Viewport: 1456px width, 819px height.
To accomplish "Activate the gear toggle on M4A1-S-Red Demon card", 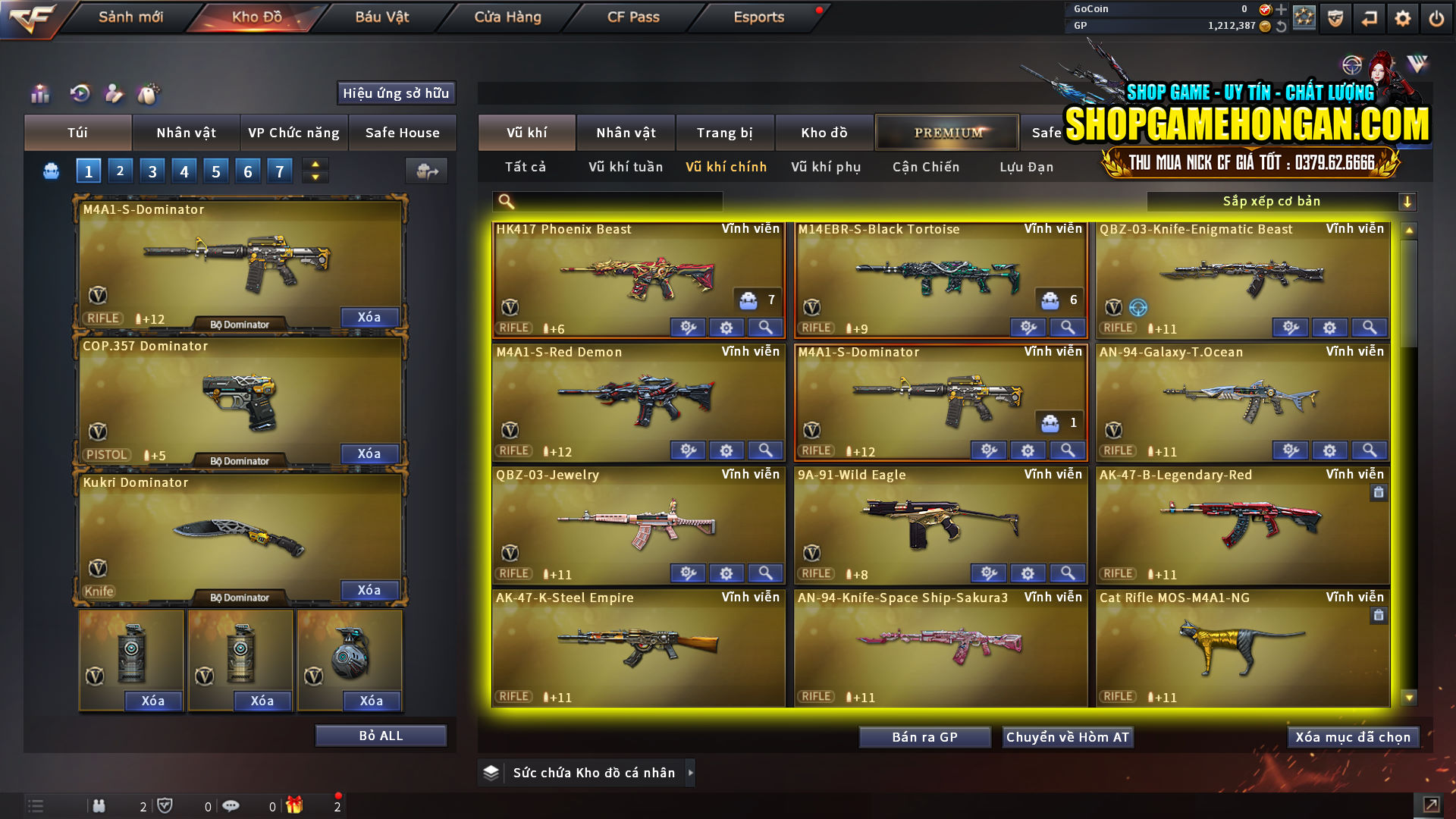I will click(726, 450).
